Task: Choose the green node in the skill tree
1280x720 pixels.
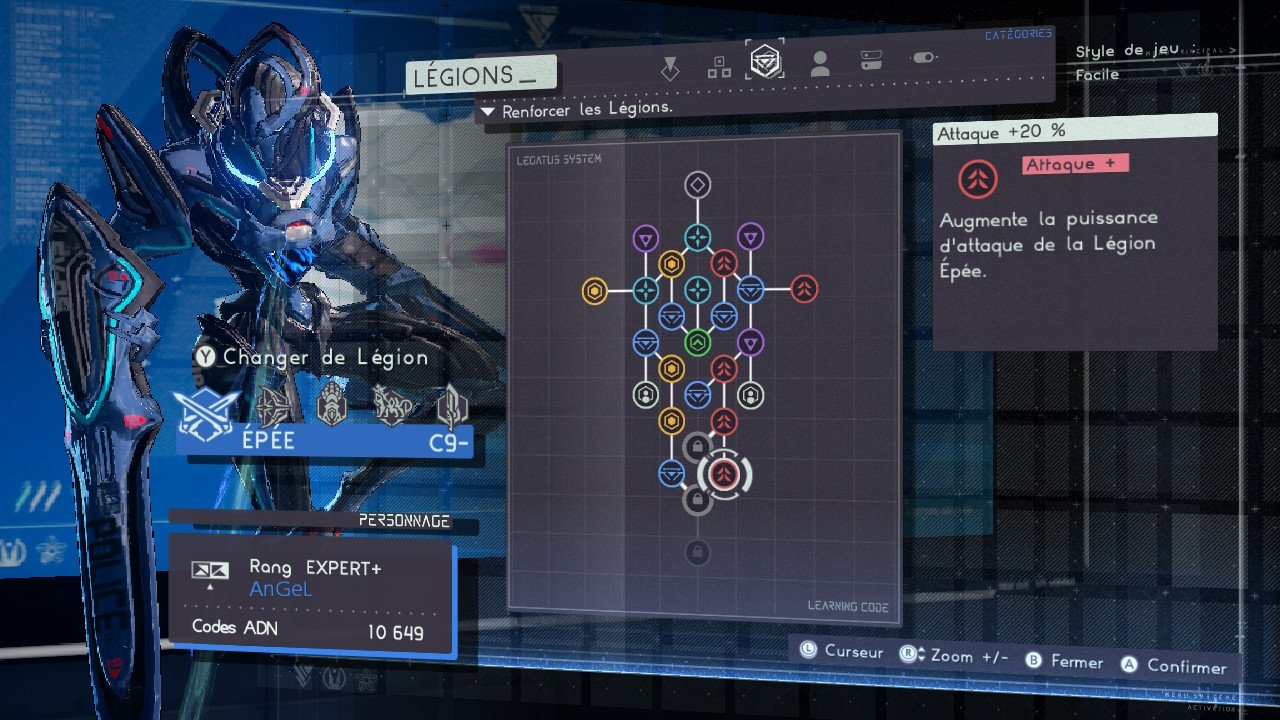Action: (x=697, y=342)
